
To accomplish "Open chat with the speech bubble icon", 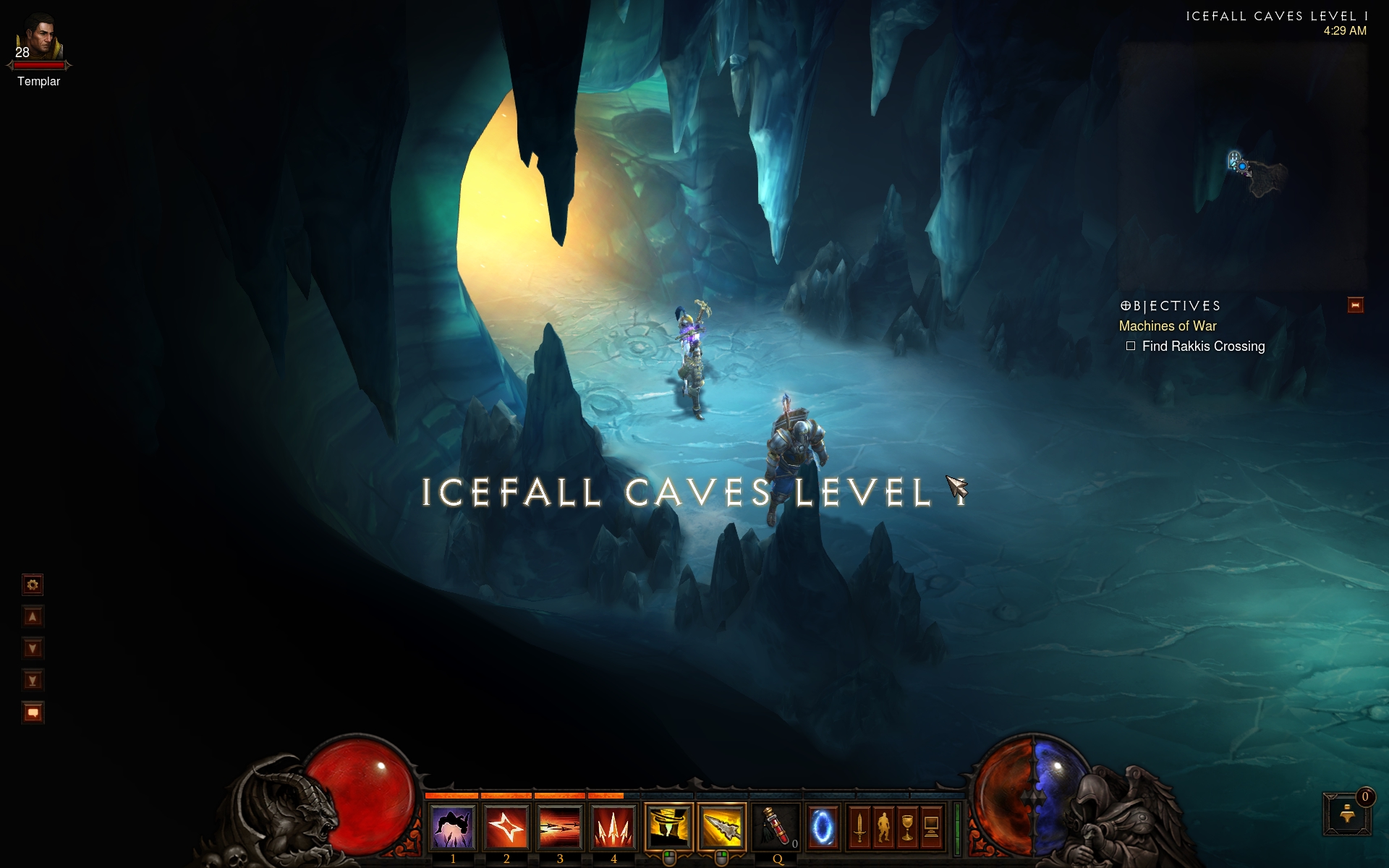I will [33, 712].
